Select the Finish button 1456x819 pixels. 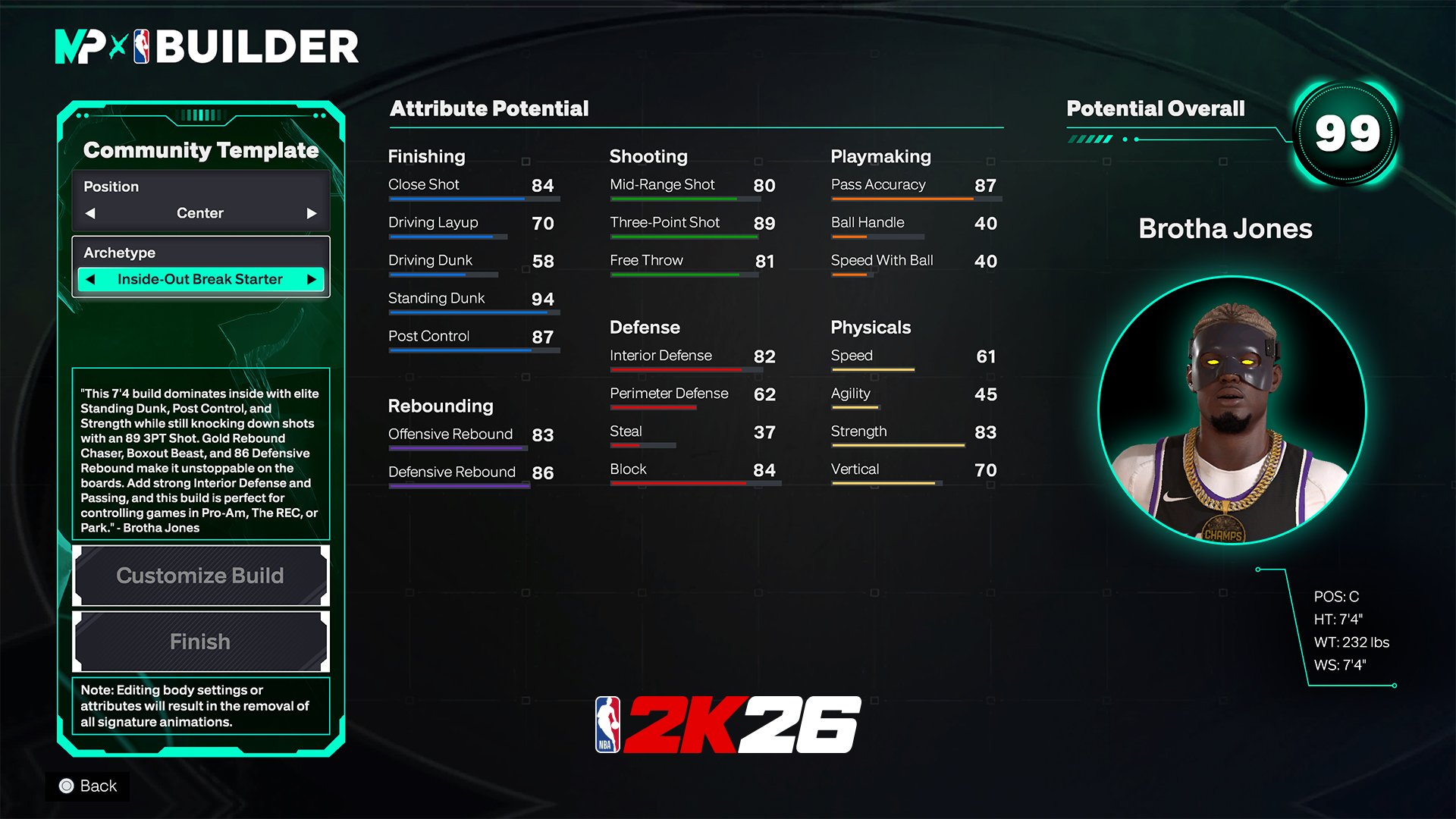(200, 642)
